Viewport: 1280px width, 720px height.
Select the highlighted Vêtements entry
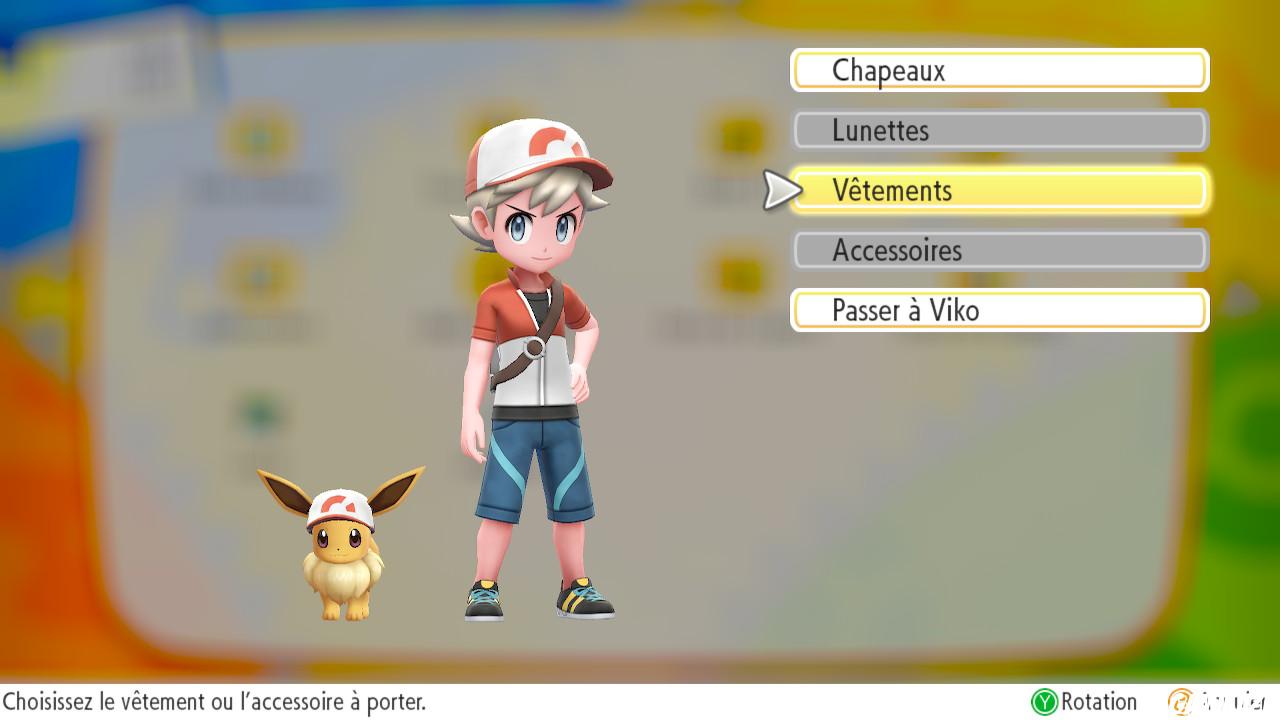point(998,190)
